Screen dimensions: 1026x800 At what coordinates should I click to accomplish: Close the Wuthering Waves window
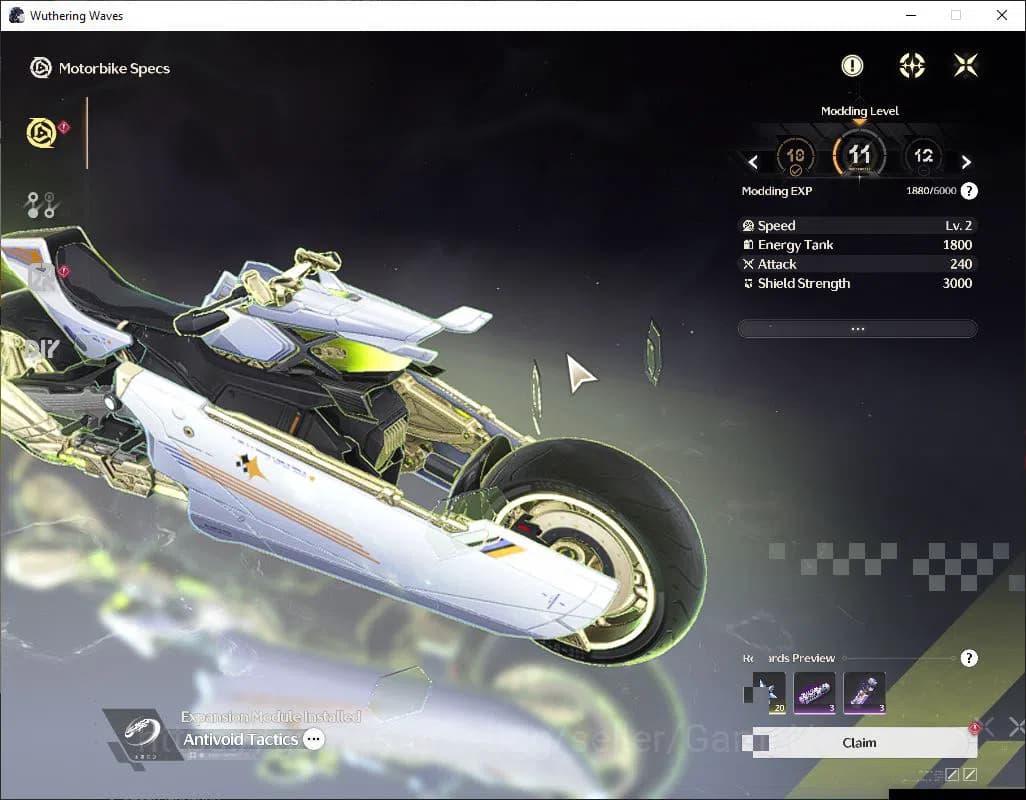tap(1002, 15)
